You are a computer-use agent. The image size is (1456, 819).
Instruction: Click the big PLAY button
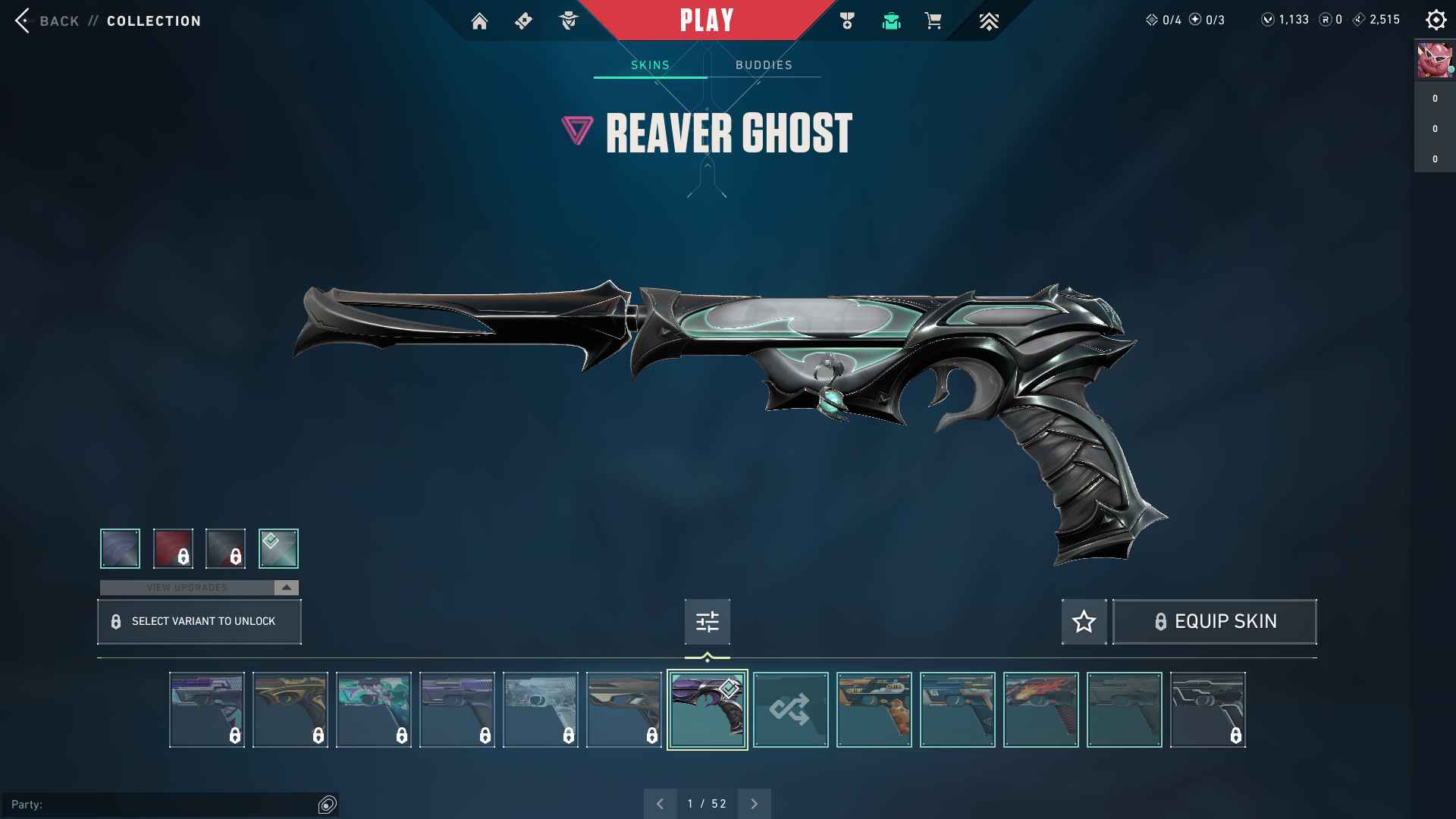click(x=706, y=20)
